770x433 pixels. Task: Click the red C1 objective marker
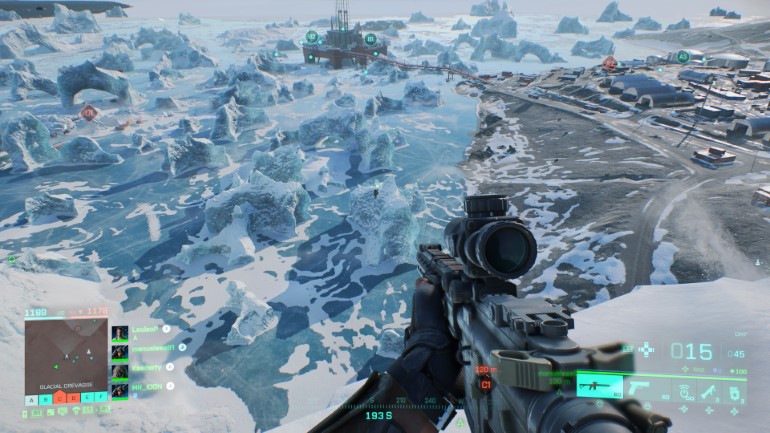coord(487,384)
